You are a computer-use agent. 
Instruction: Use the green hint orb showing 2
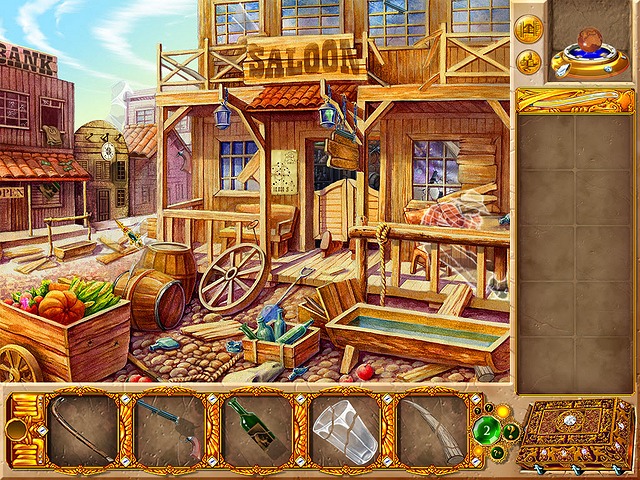(488, 432)
